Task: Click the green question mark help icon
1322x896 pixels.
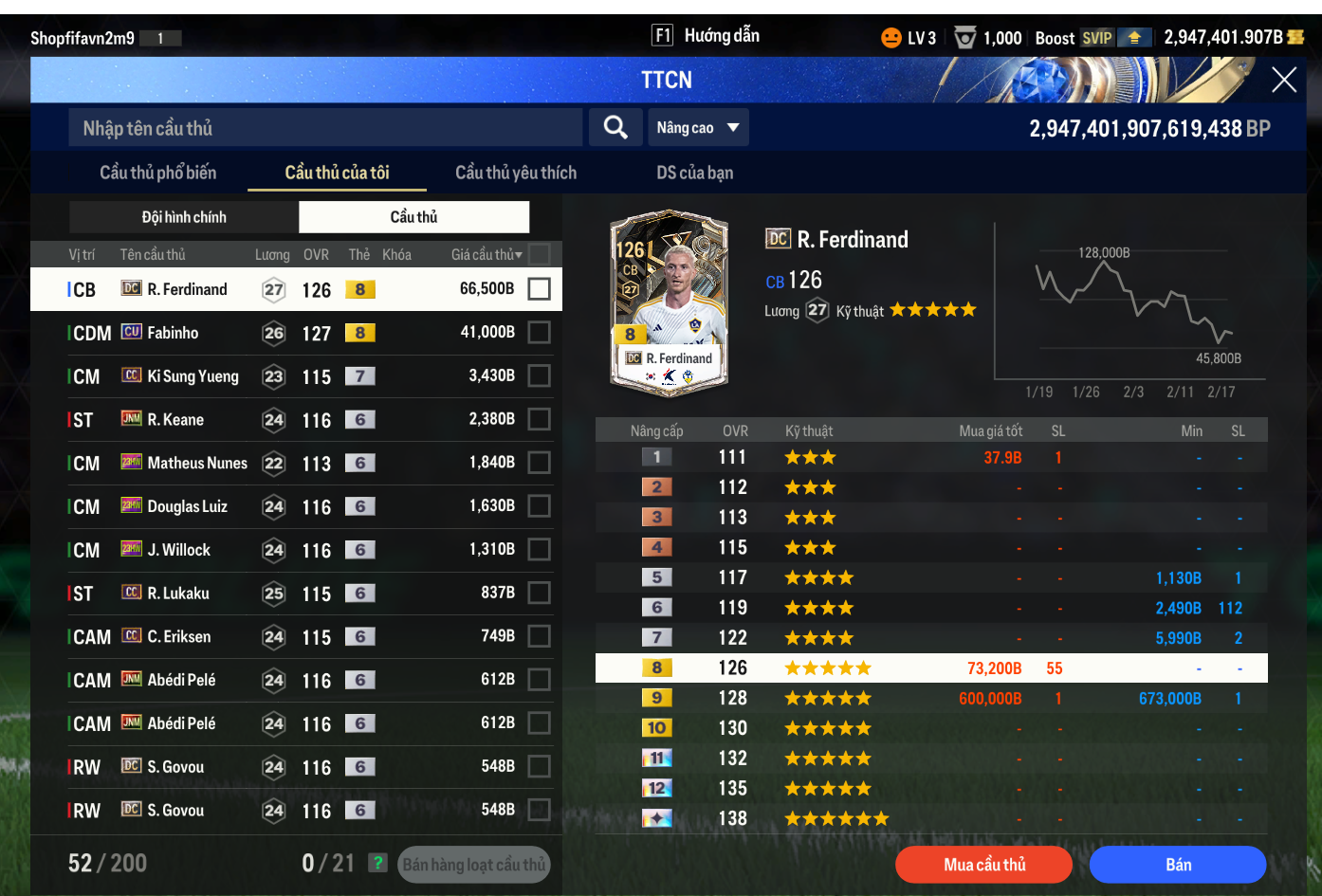Action: (x=378, y=863)
